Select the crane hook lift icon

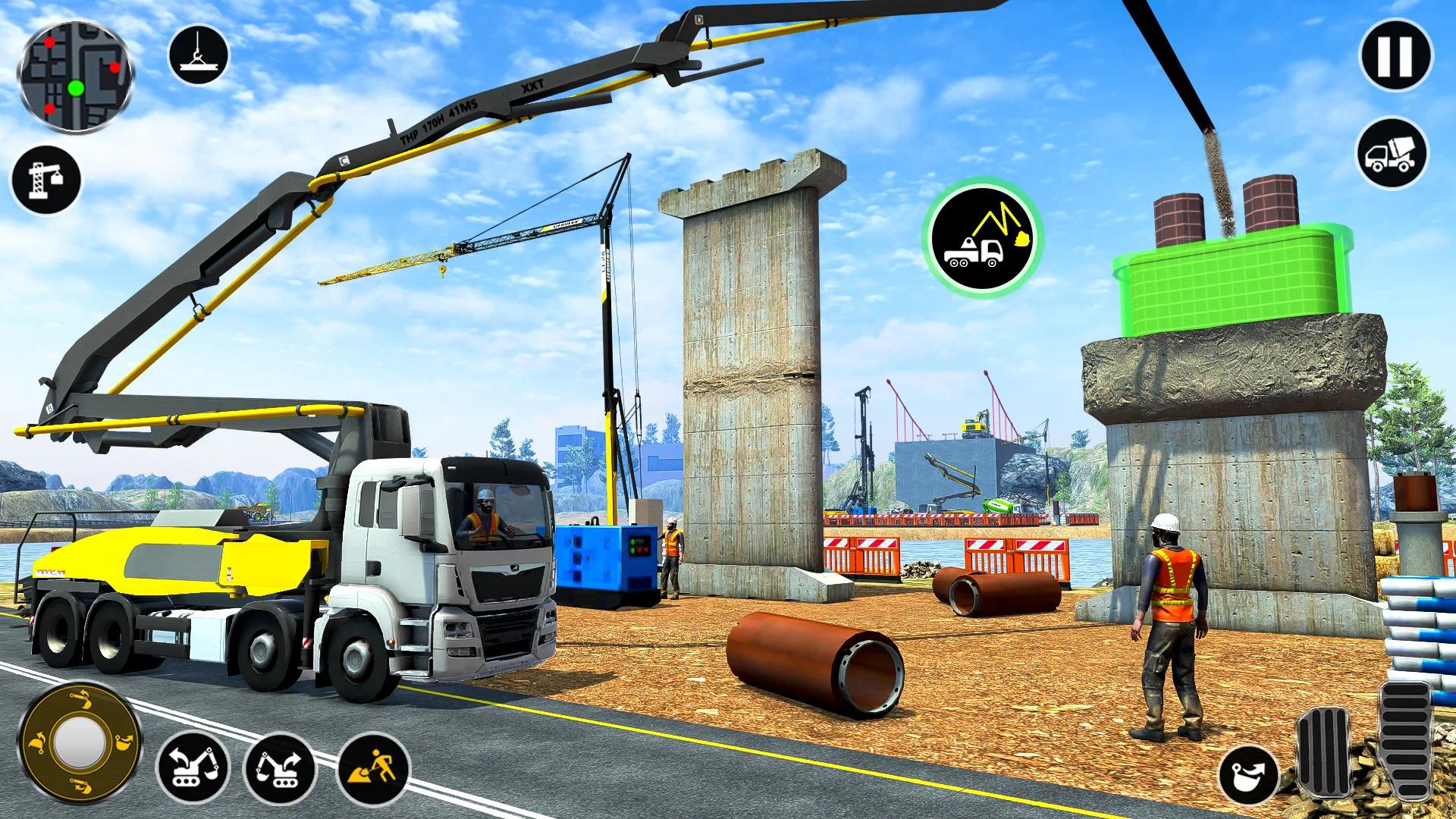click(x=197, y=53)
